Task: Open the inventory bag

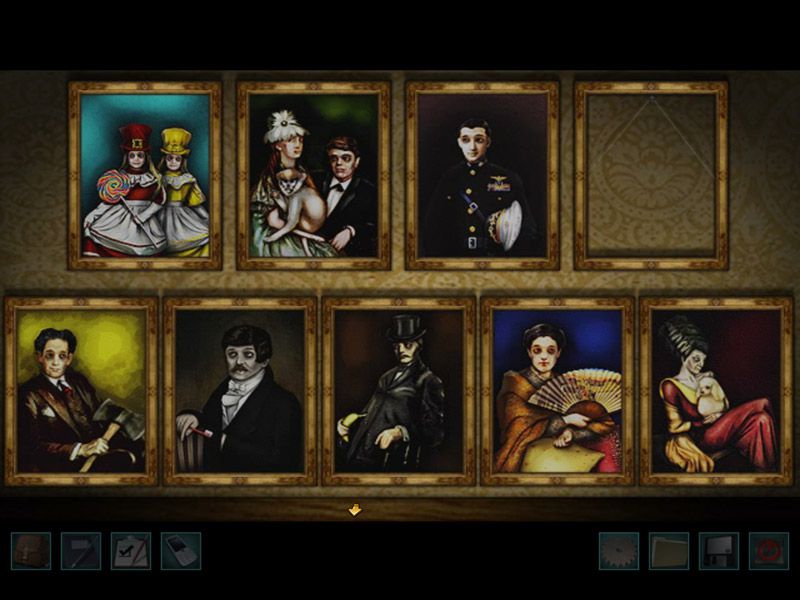Action: point(30,551)
